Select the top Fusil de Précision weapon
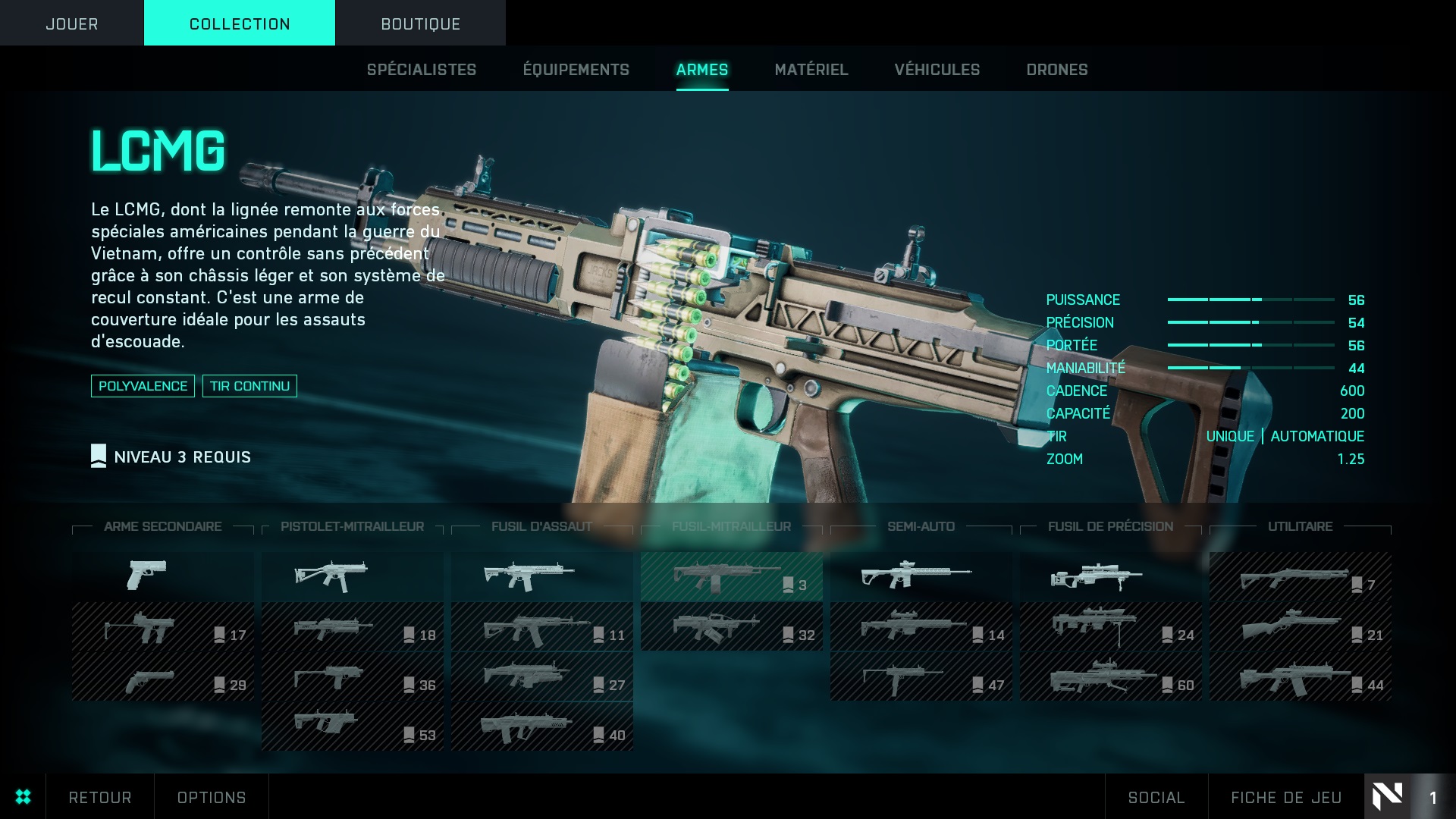1456x819 pixels. (x=1110, y=576)
